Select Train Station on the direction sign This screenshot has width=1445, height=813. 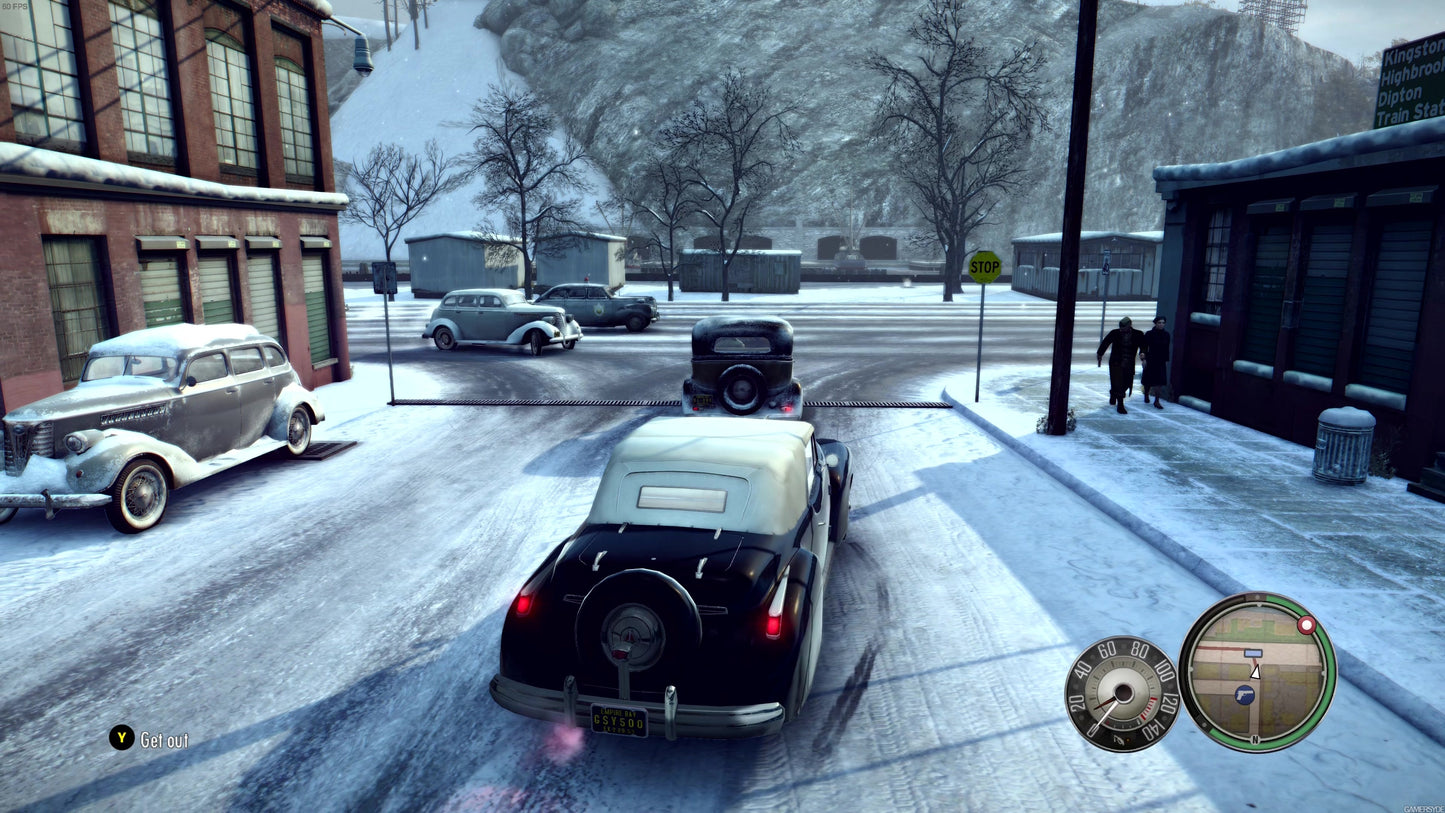[1410, 115]
